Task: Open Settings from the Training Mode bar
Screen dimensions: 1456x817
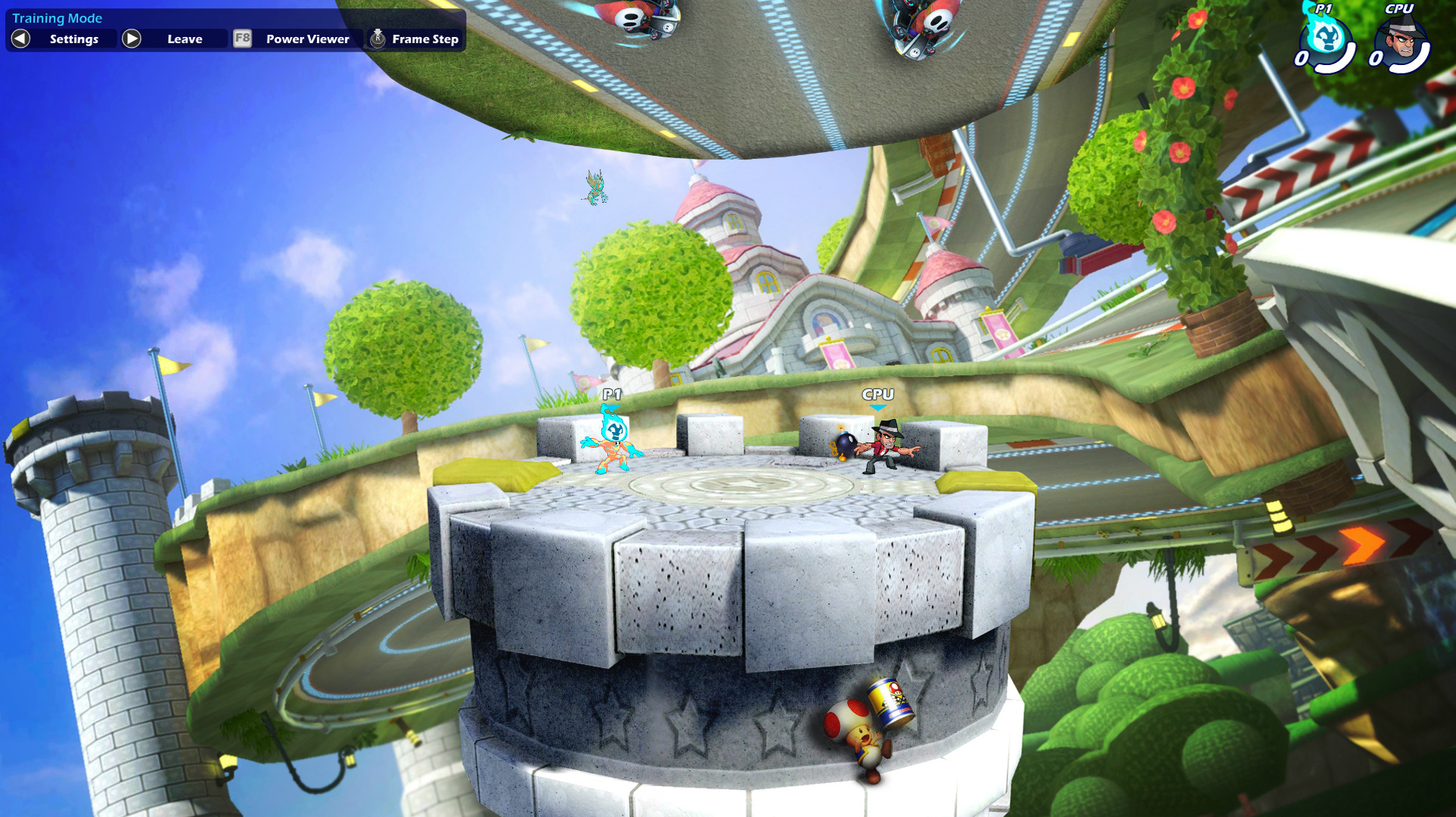Action: click(x=73, y=39)
